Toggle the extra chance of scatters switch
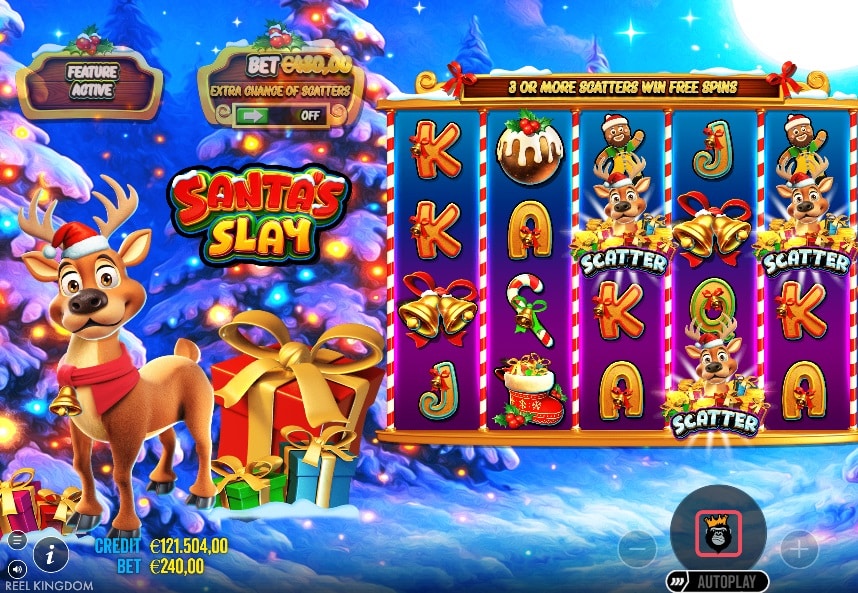858x593 pixels. [281, 115]
